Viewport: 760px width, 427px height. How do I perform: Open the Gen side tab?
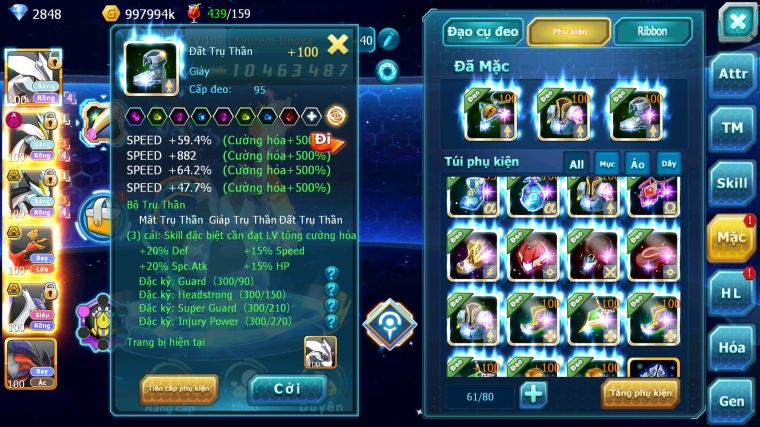(x=731, y=401)
